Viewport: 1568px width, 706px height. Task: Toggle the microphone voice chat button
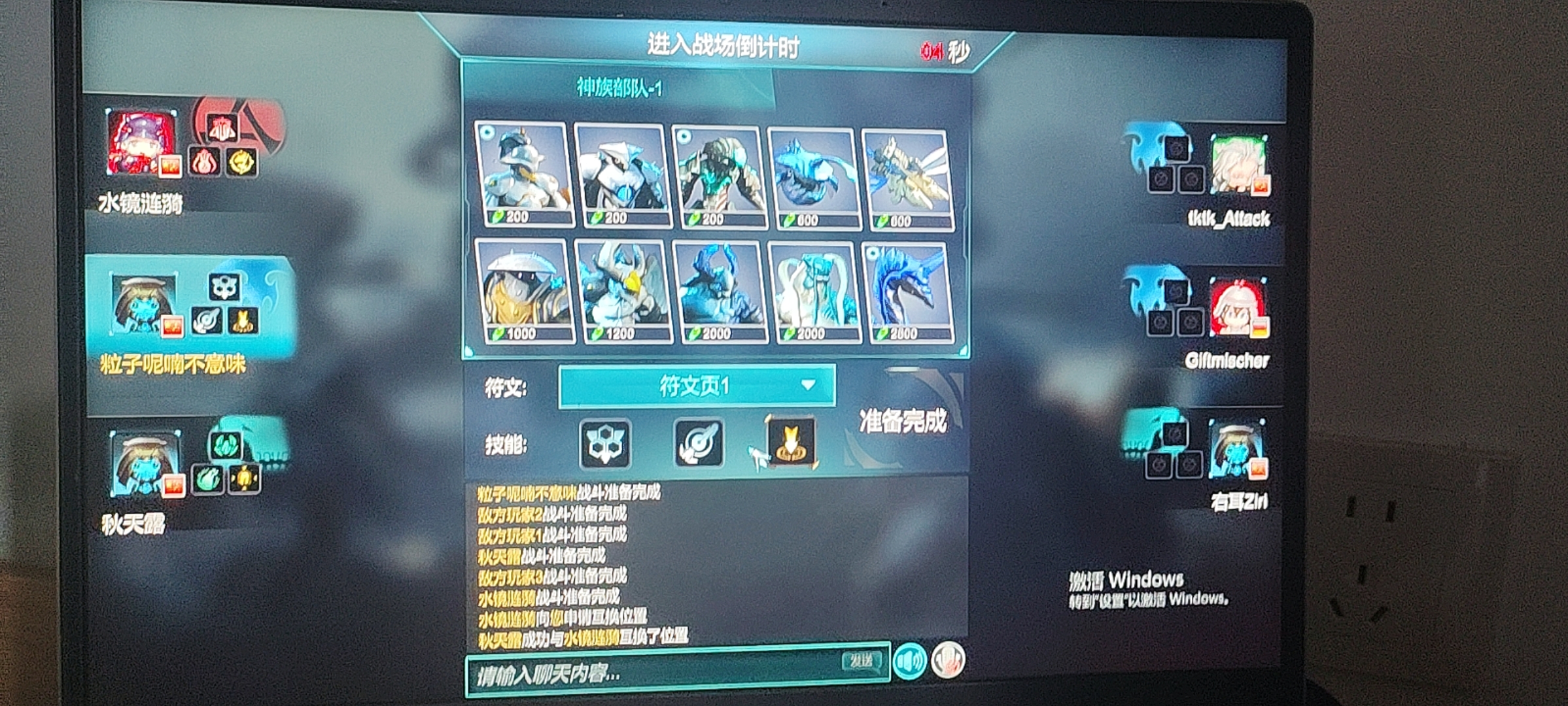(948, 659)
